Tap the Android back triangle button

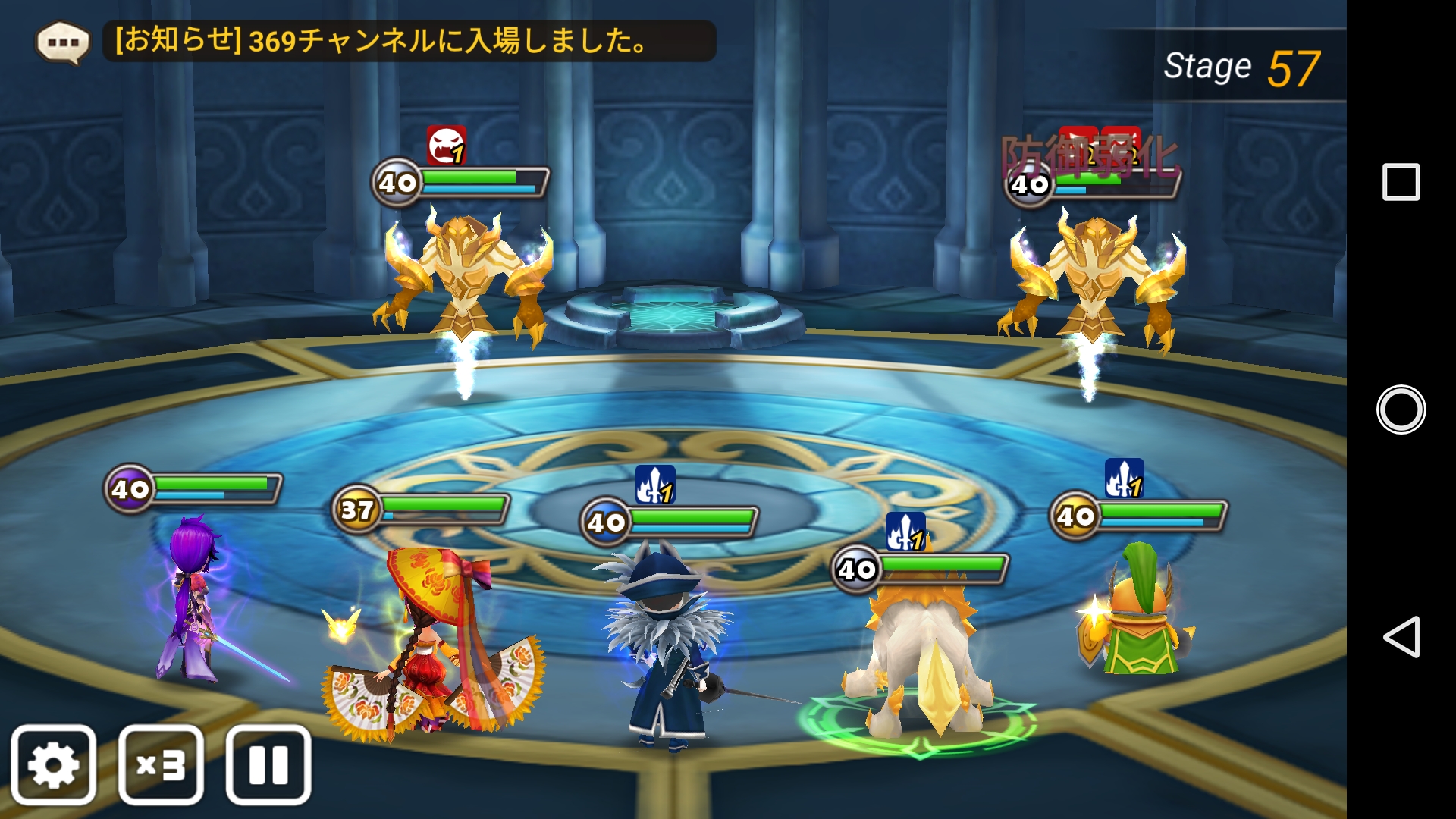pos(1401,637)
